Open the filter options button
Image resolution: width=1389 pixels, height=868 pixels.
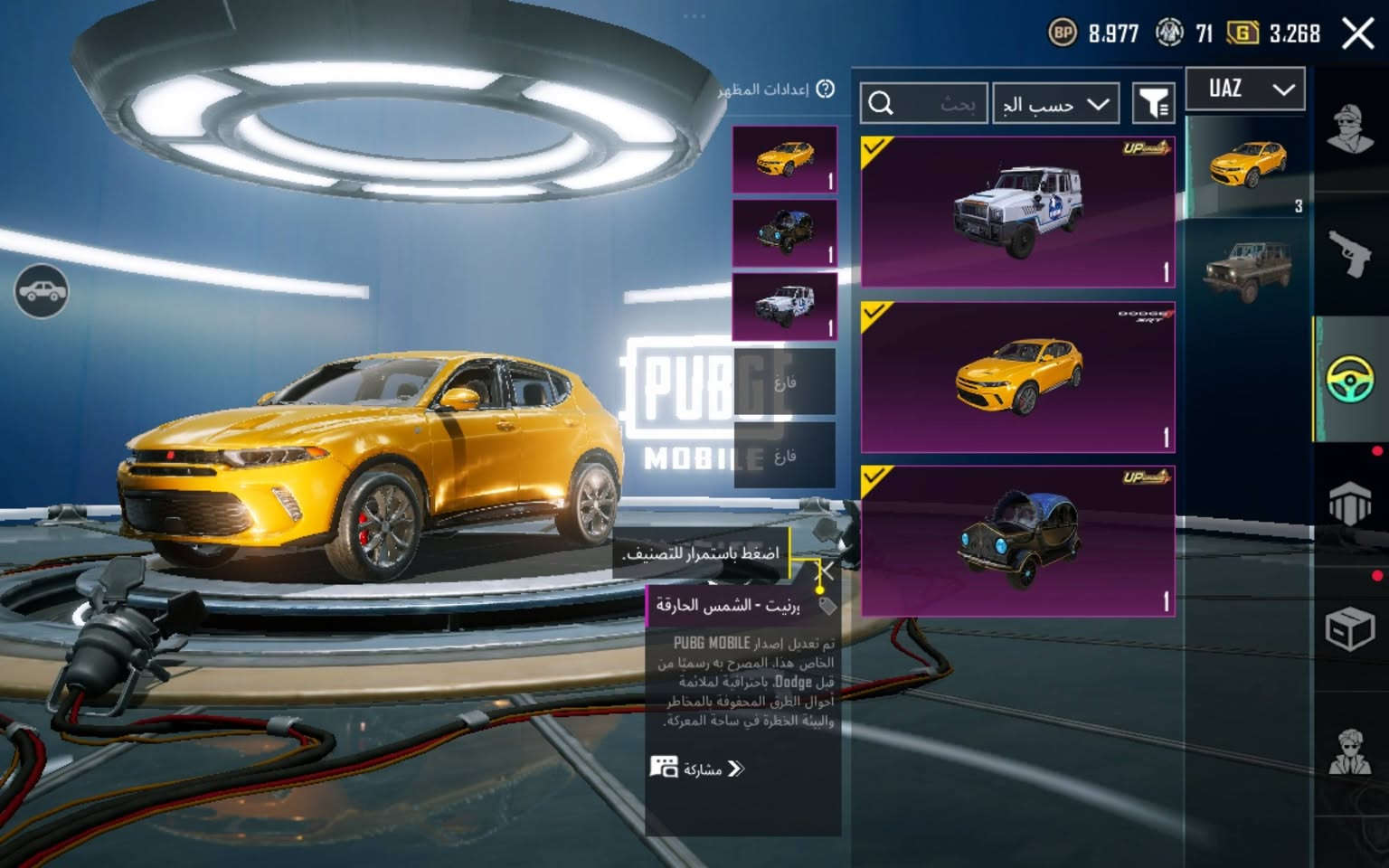click(1153, 104)
